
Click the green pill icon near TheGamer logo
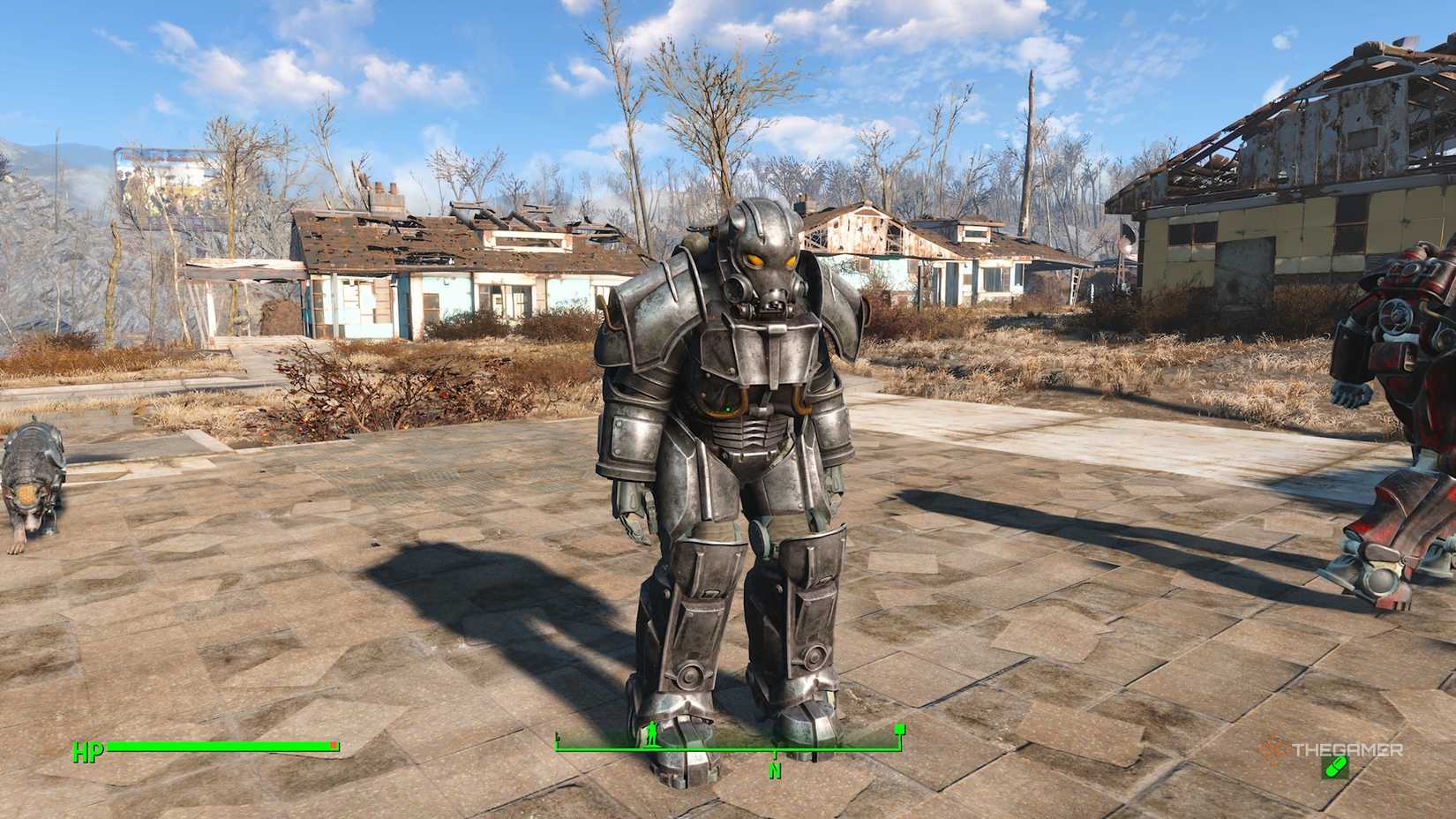1336,768
